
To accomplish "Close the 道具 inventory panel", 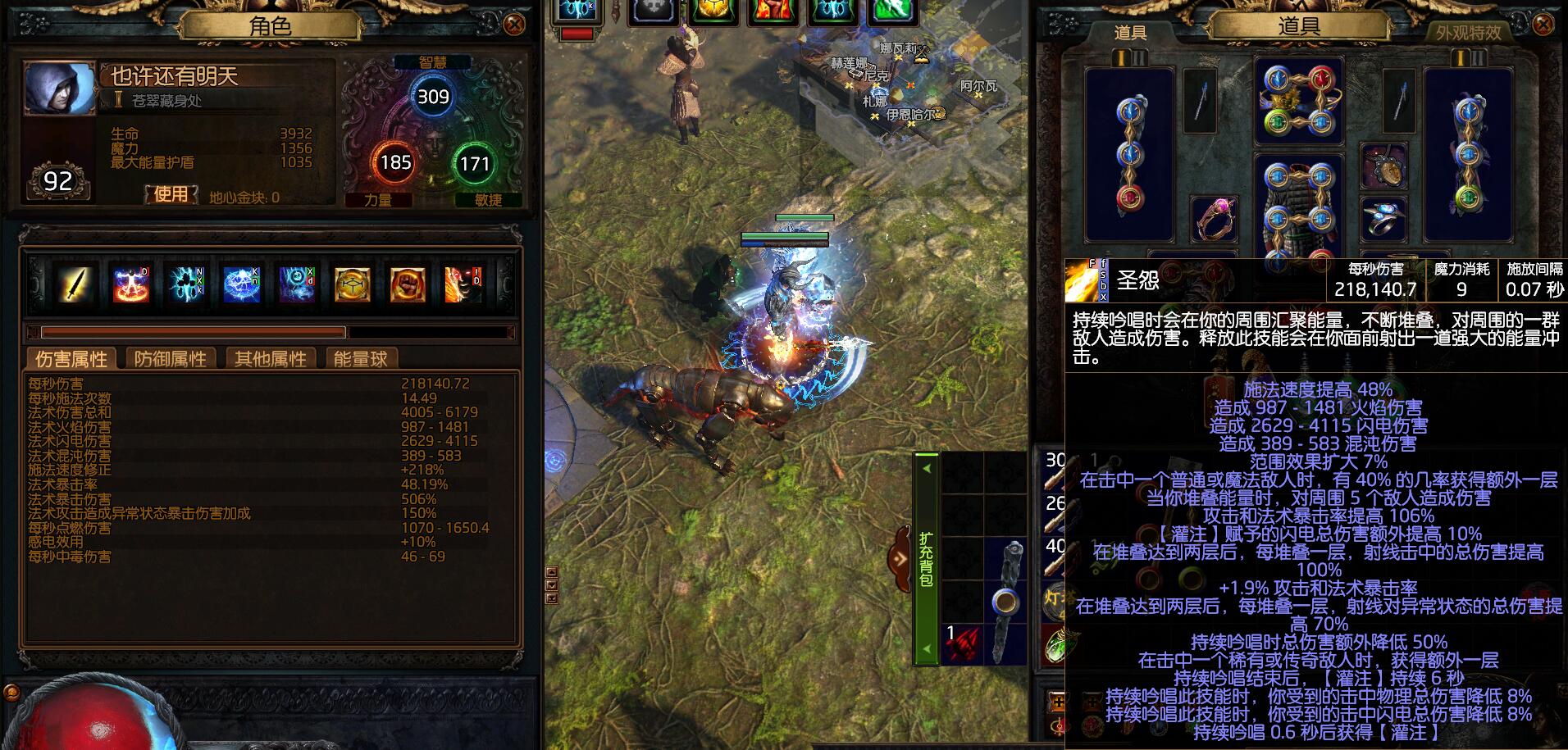I will 1543,25.
